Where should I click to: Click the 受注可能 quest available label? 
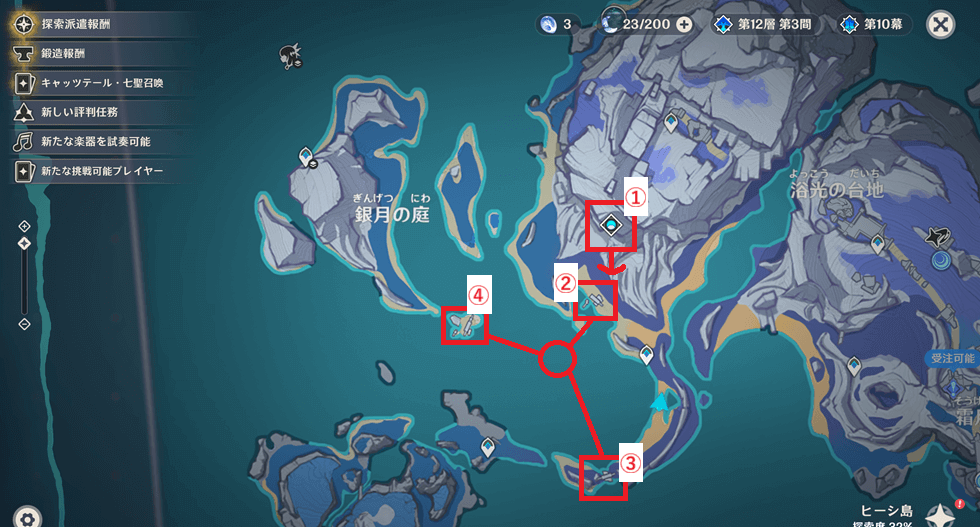point(953,359)
